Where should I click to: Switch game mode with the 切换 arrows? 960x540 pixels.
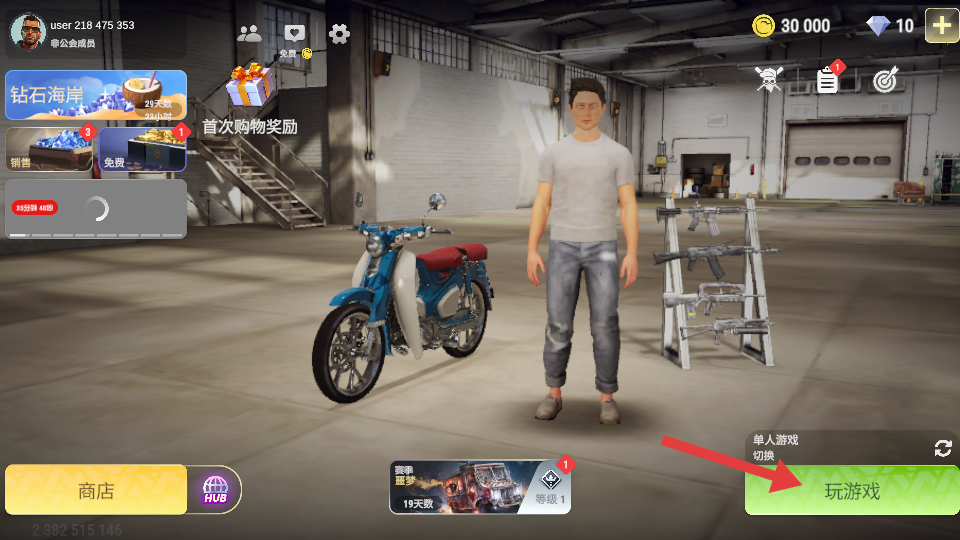(x=942, y=448)
